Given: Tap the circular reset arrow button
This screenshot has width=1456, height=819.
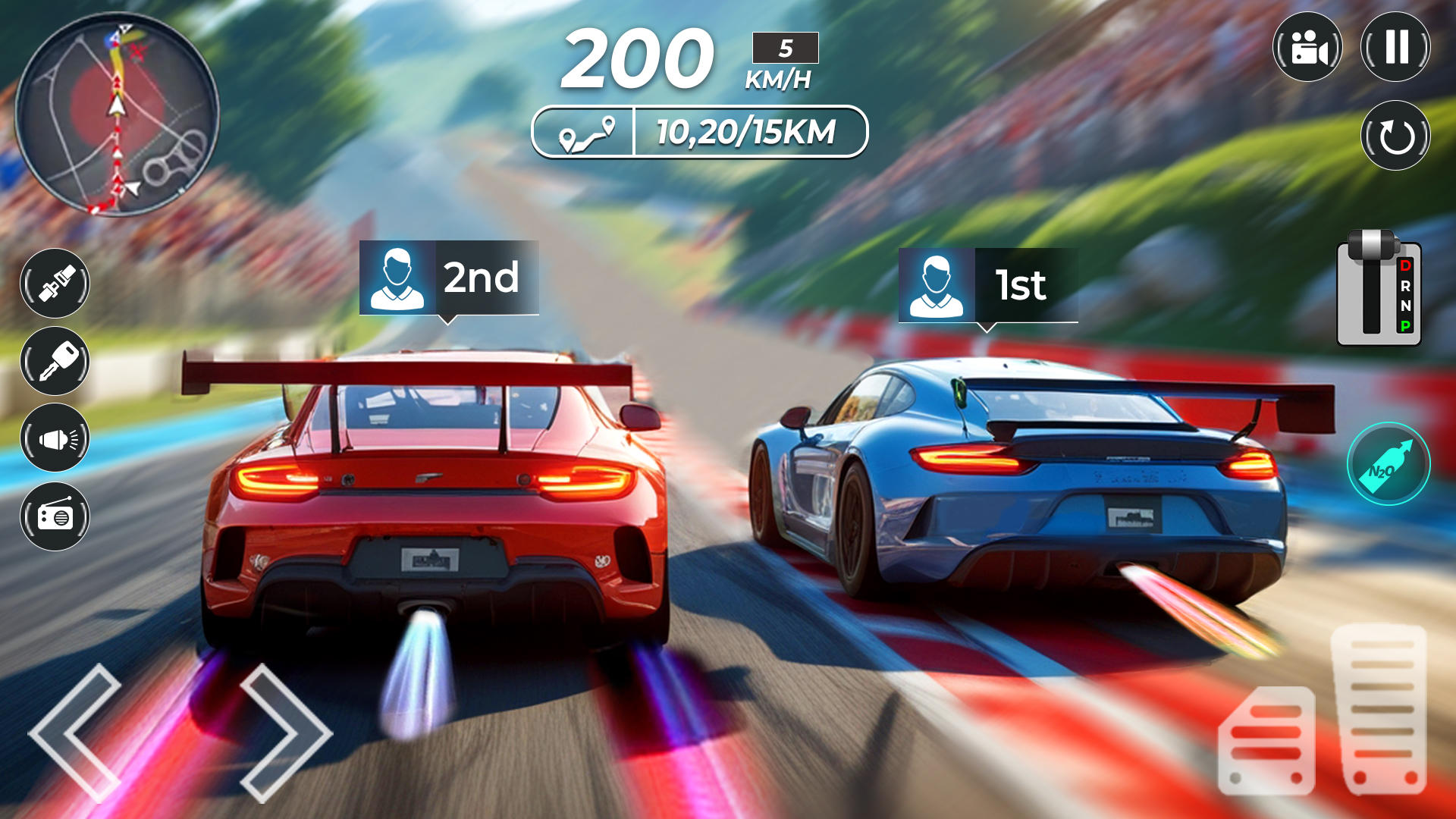Looking at the screenshot, I should [x=1395, y=136].
